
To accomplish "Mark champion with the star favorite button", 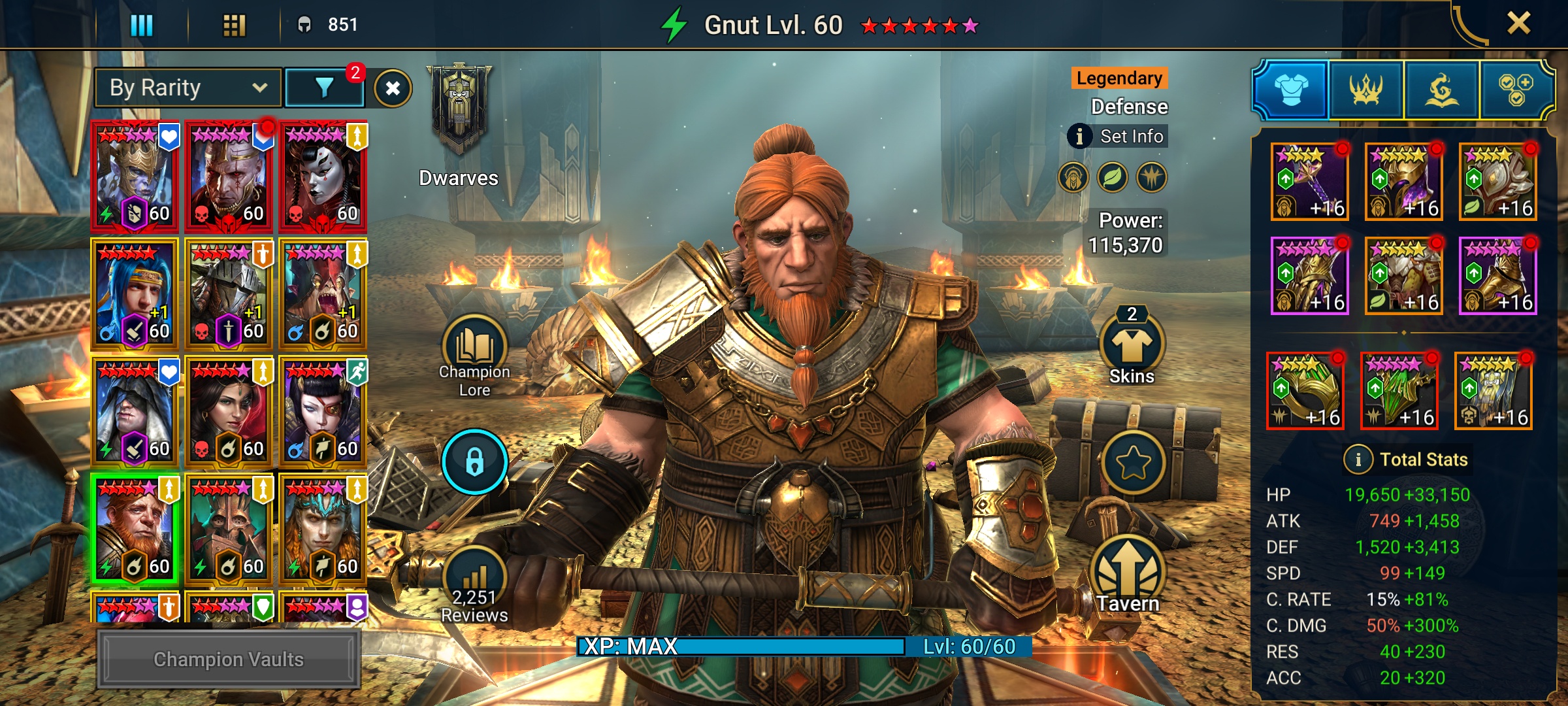I will pos(1133,463).
